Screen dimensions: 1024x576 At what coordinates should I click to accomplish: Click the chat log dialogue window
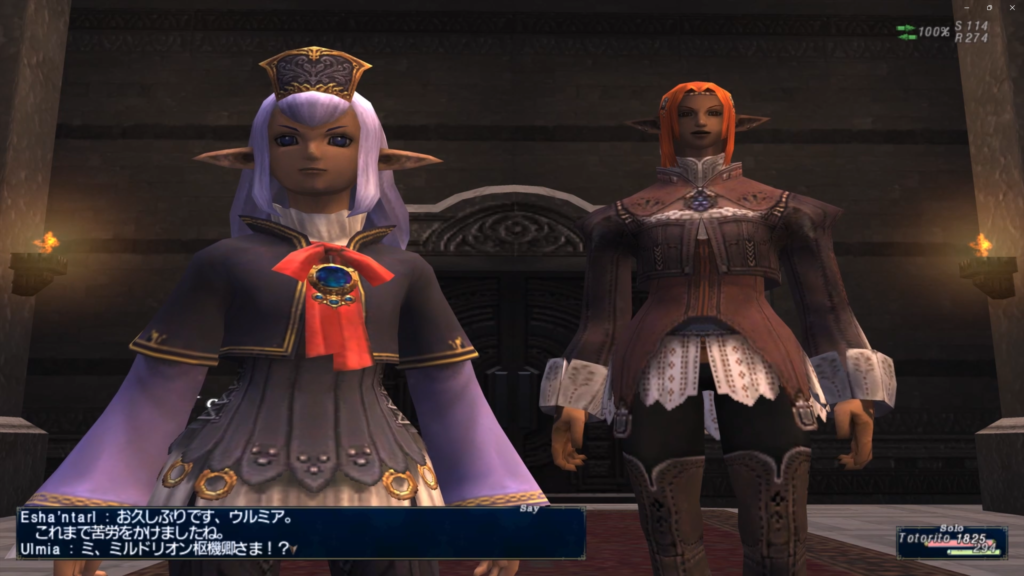click(x=300, y=532)
